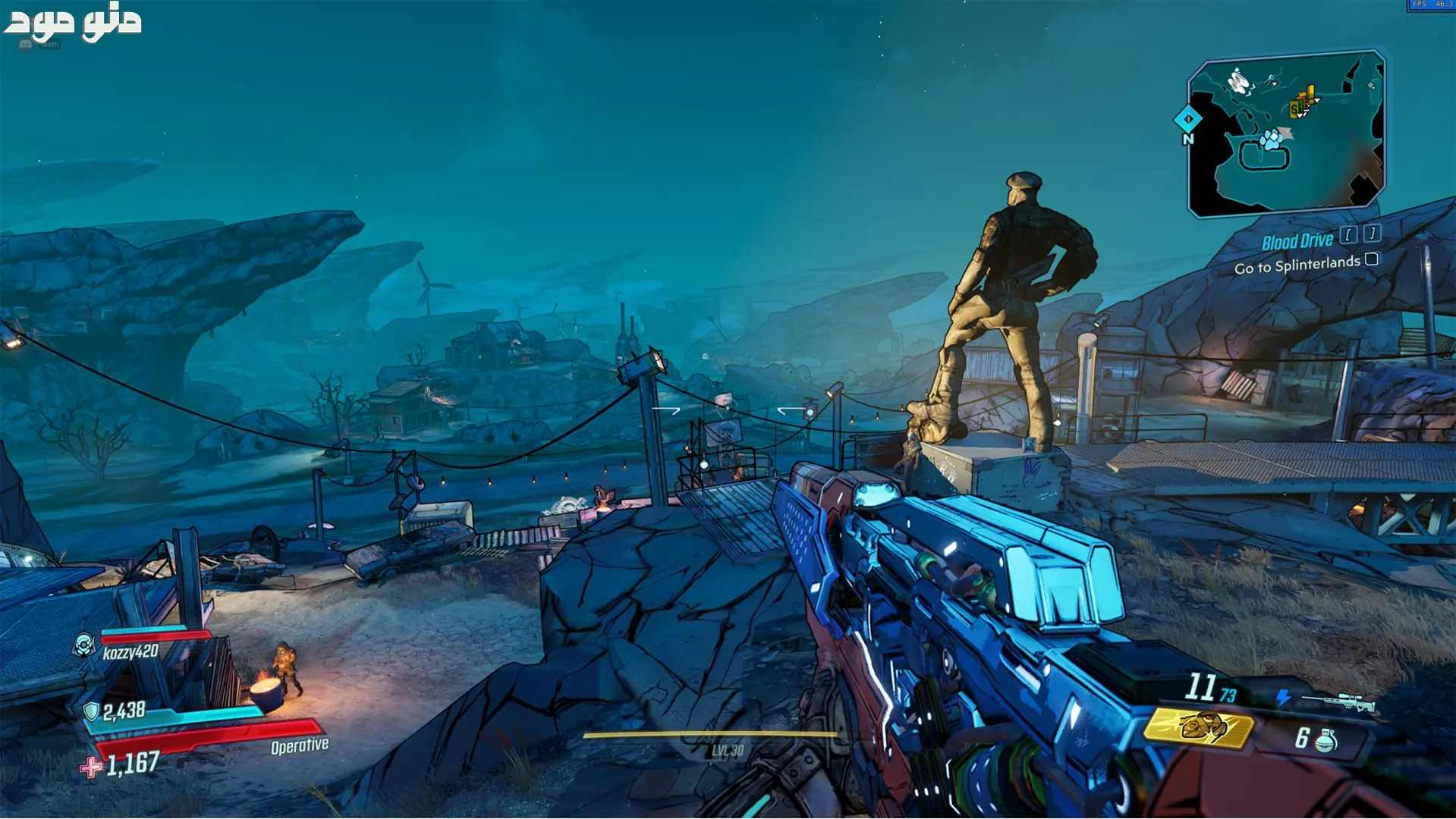Click the diamond mission waypoint marker
The image size is (1456, 819).
[1187, 119]
